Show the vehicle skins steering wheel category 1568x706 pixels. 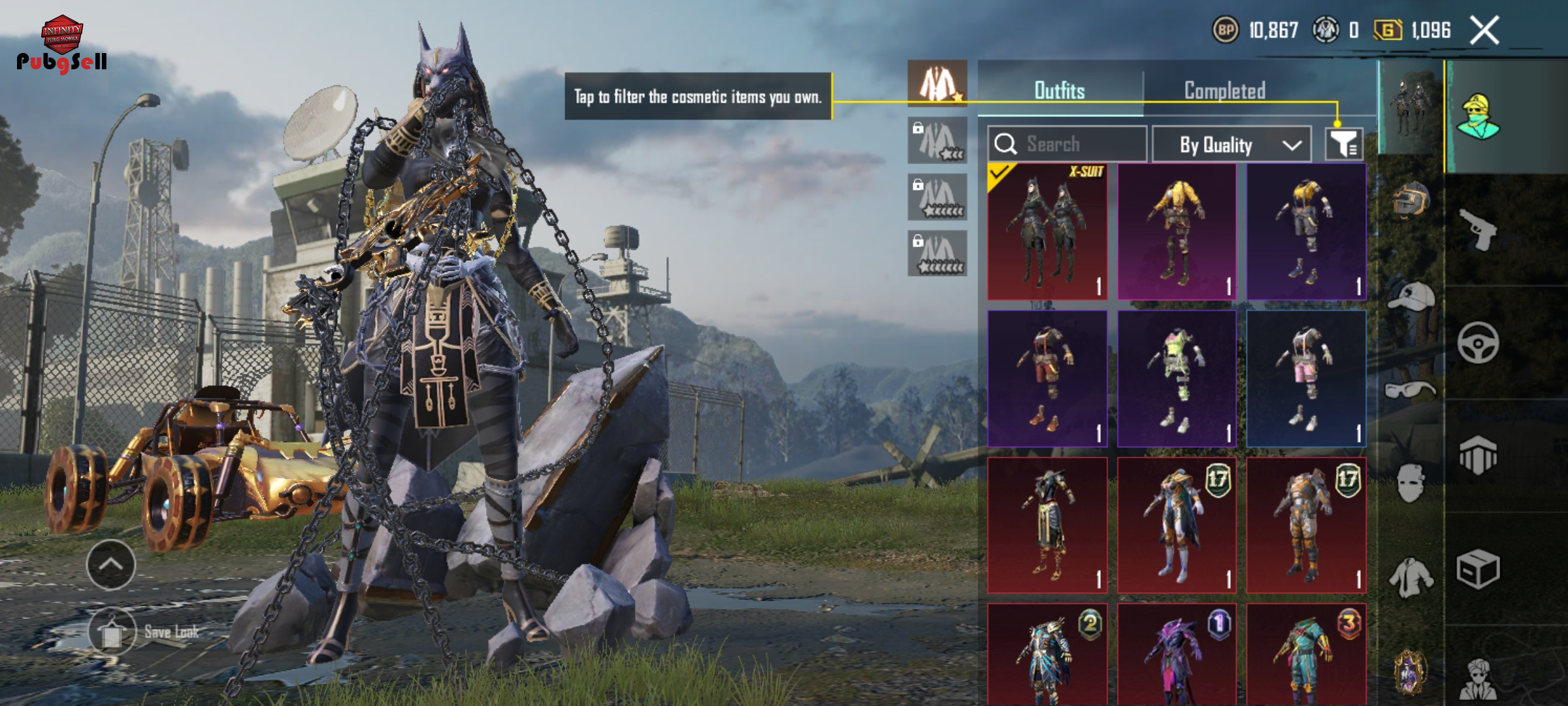pos(1478,343)
